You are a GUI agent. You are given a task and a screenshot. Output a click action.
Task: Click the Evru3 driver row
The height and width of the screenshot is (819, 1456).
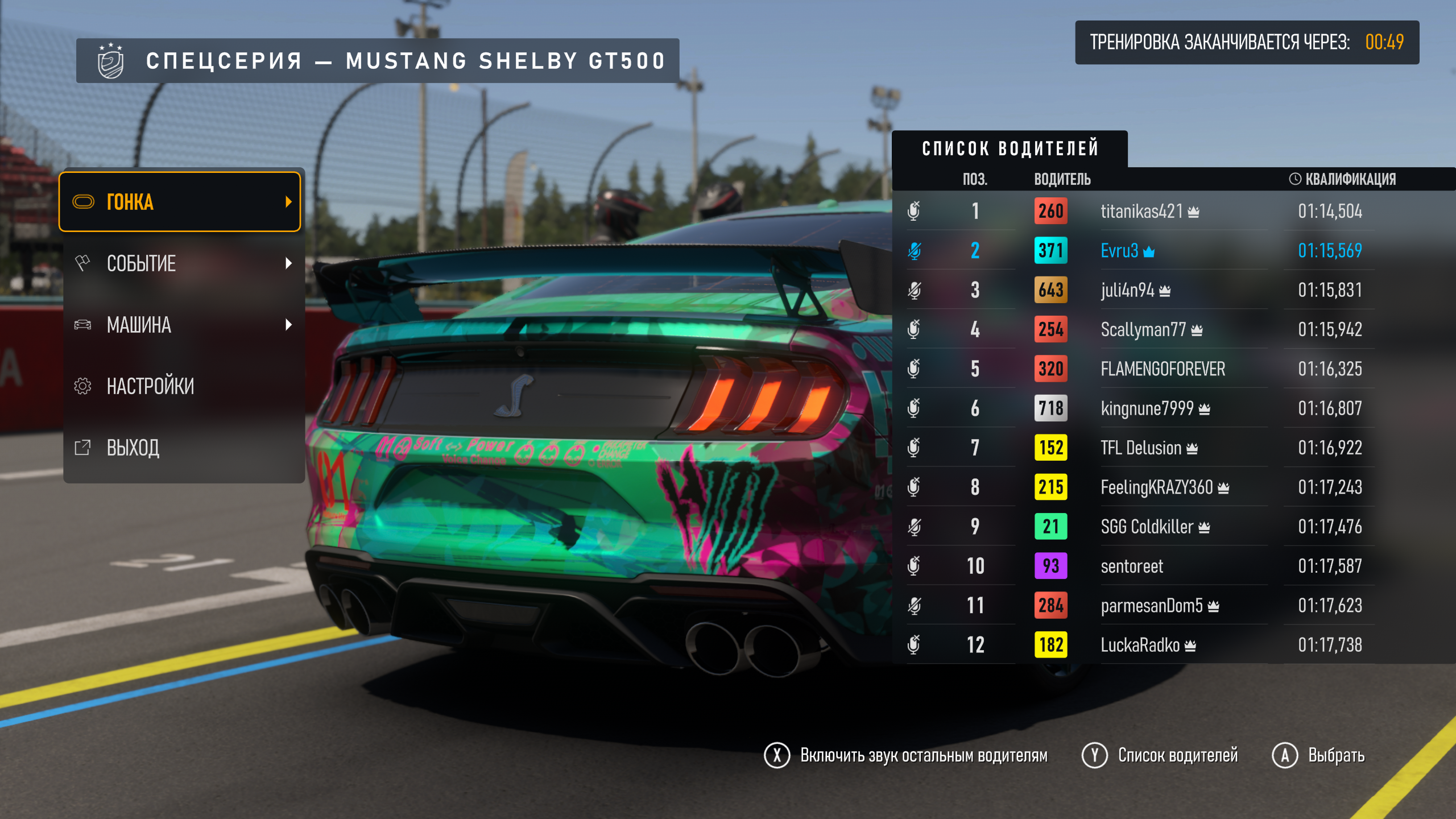(x=1119, y=251)
